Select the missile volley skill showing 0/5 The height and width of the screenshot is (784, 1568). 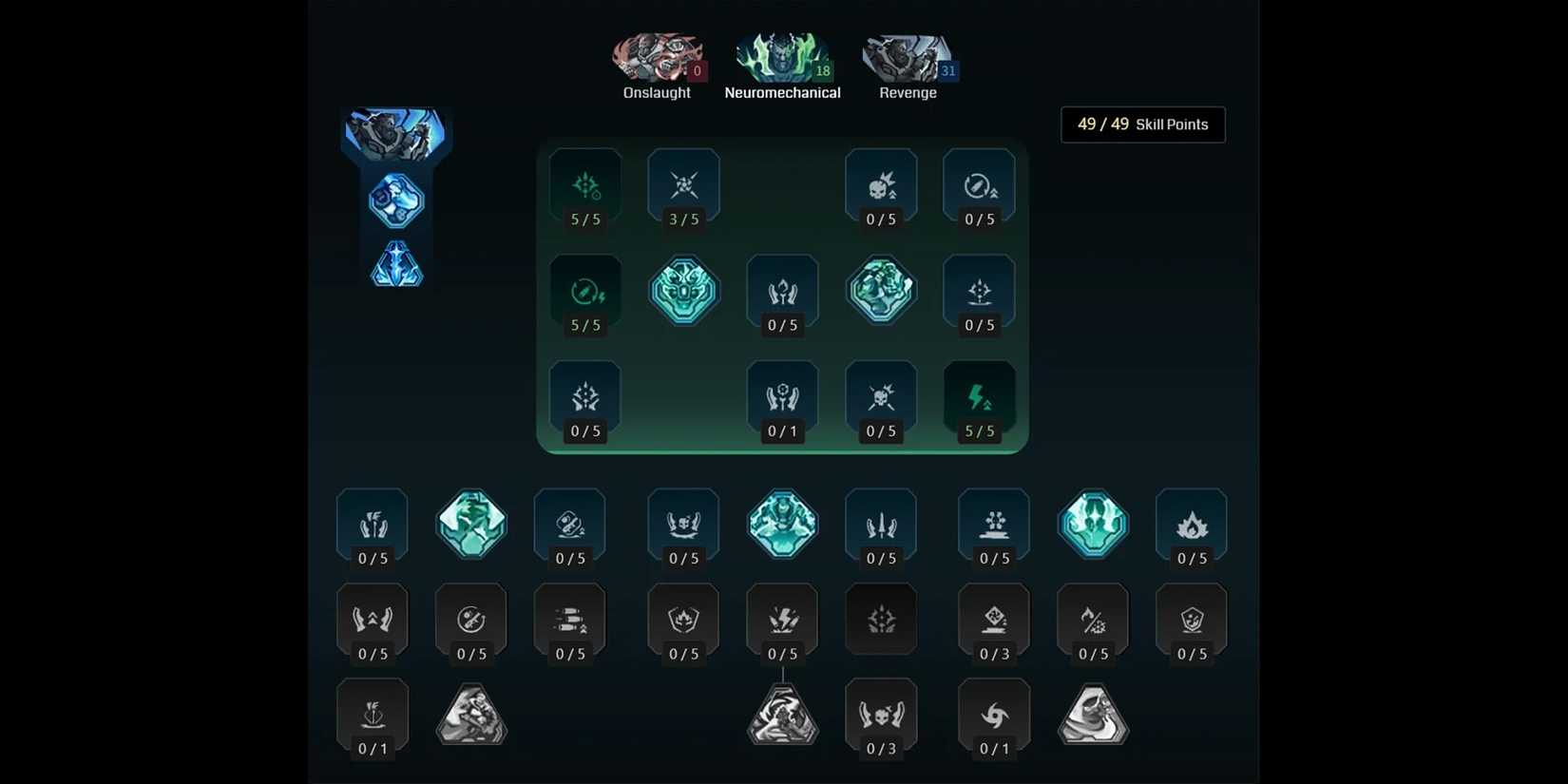click(x=570, y=620)
